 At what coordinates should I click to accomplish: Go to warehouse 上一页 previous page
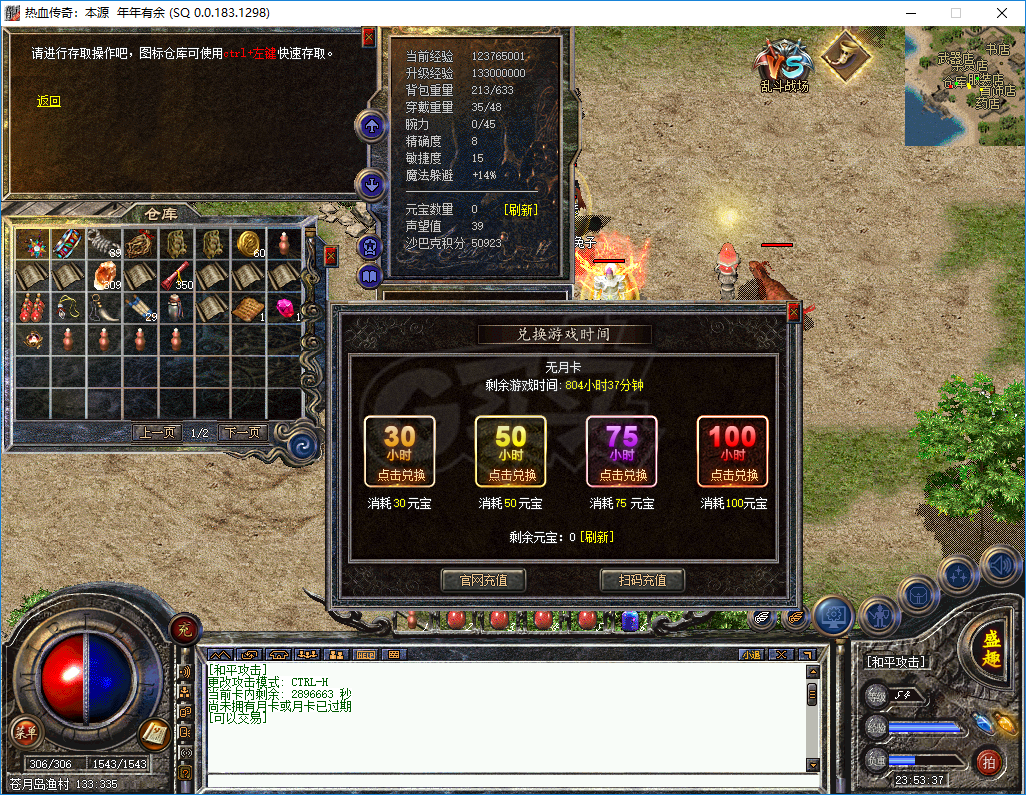pyautogui.click(x=158, y=433)
